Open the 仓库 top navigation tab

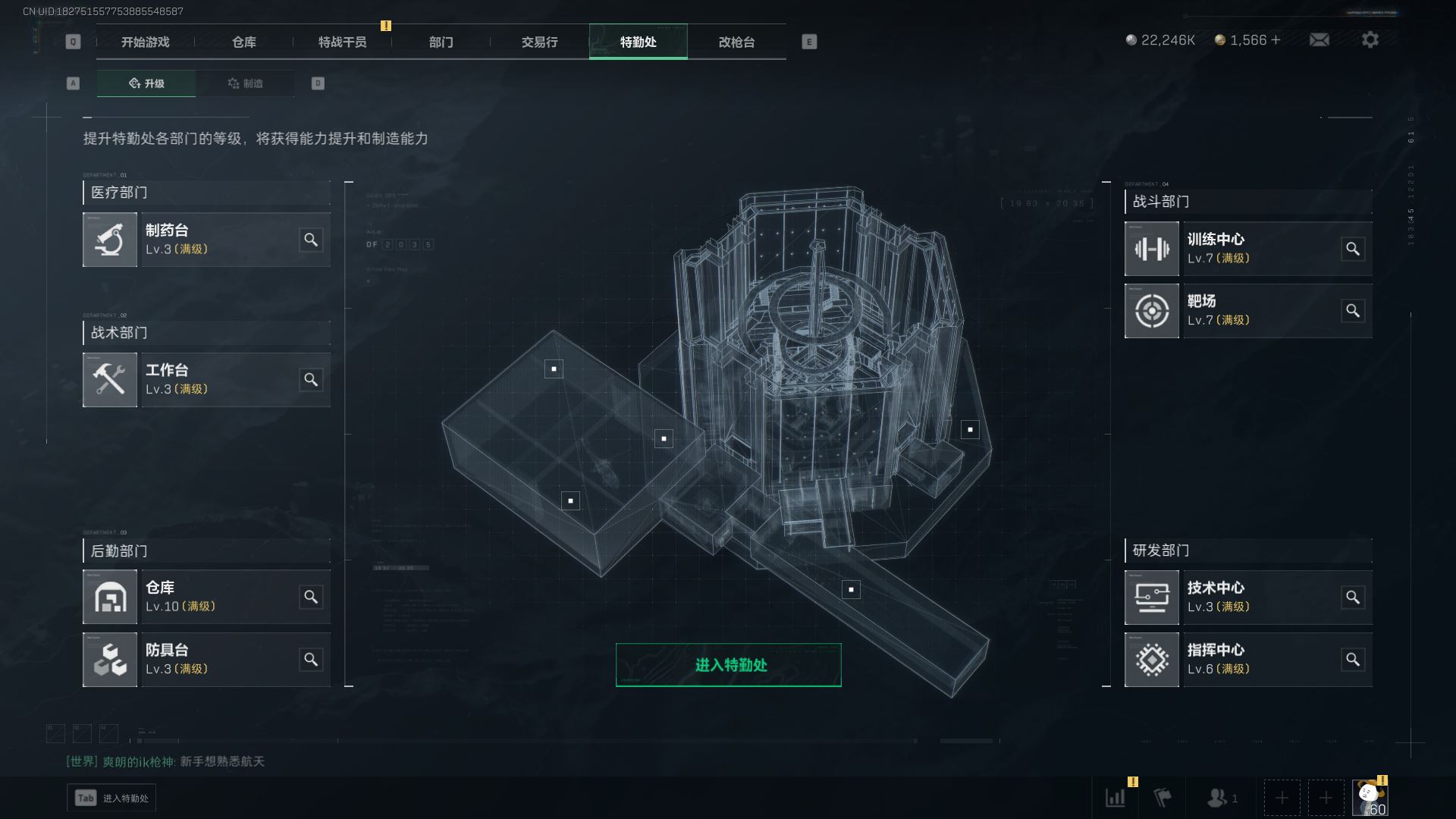(243, 42)
